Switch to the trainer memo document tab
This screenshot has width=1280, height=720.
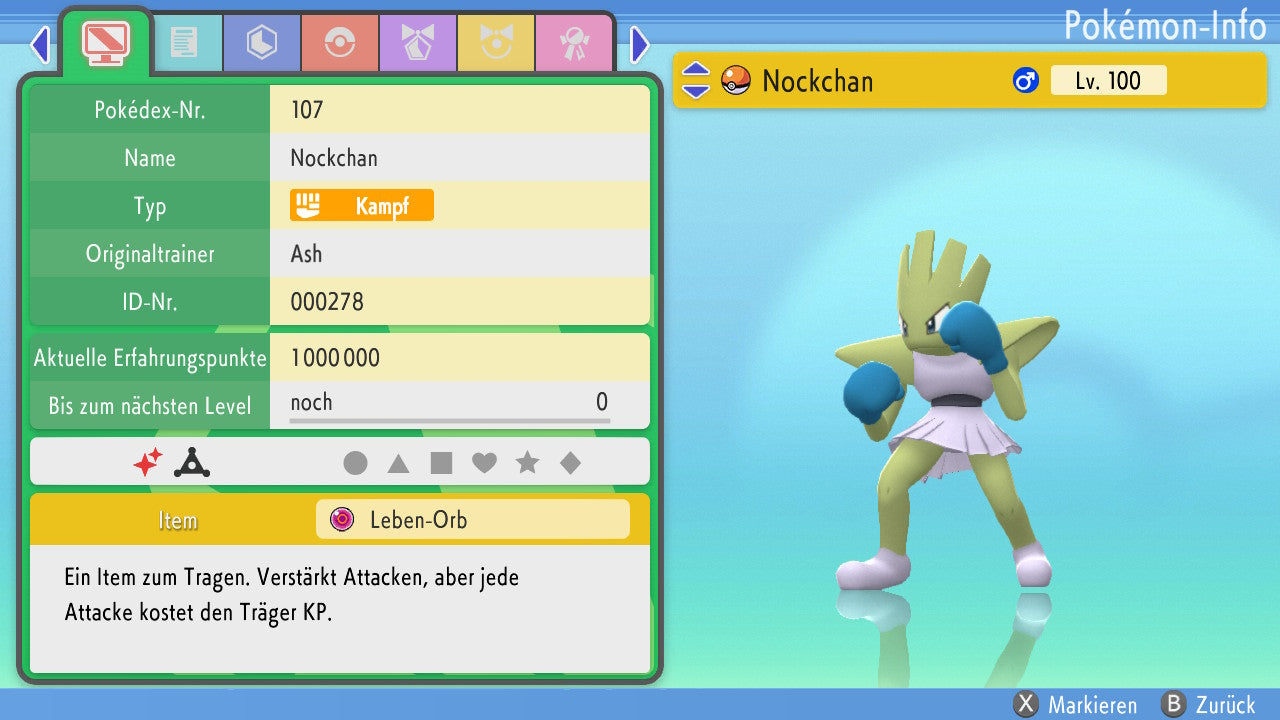pyautogui.click(x=184, y=43)
